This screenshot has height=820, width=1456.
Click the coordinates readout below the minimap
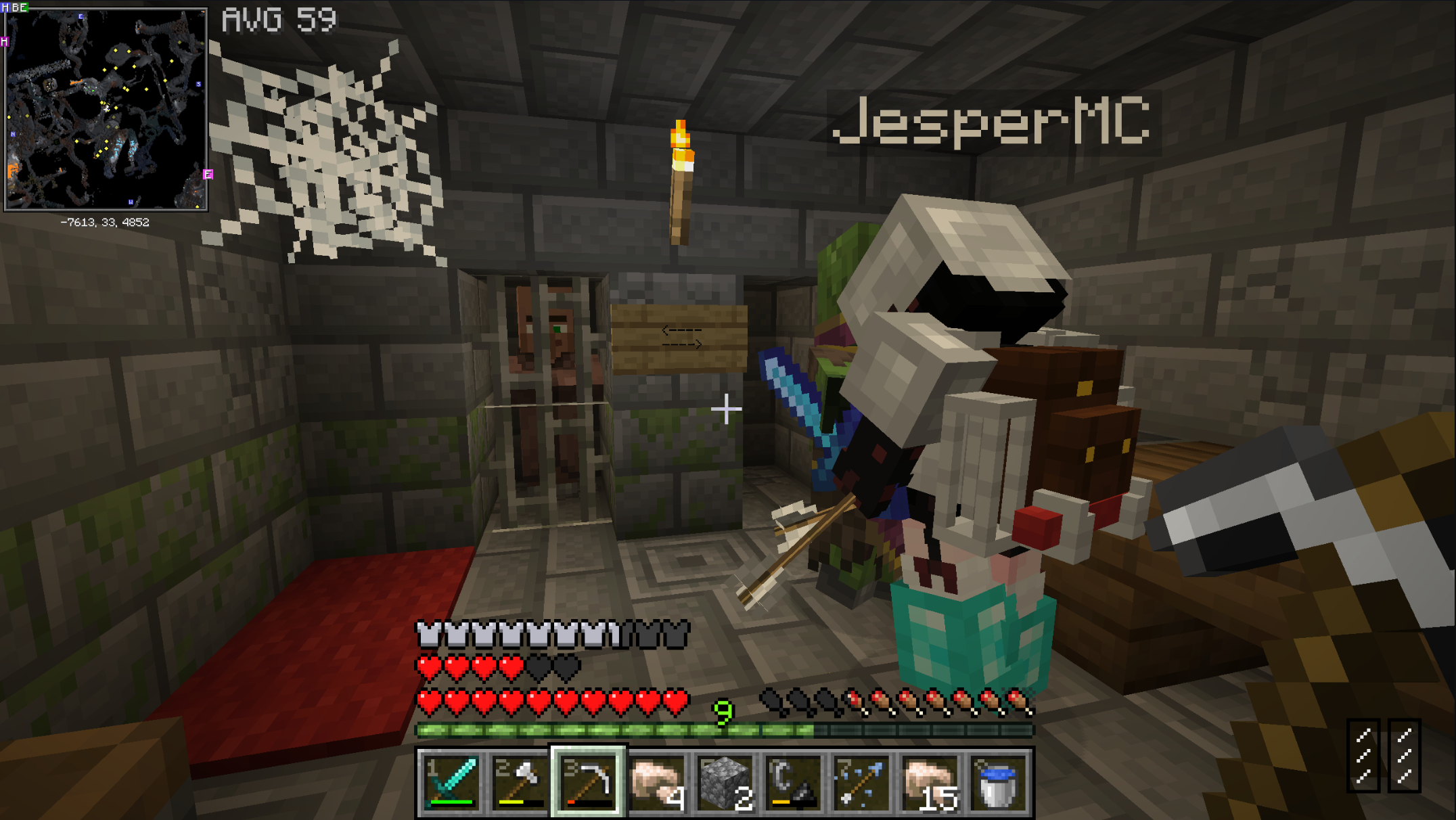click(x=106, y=221)
